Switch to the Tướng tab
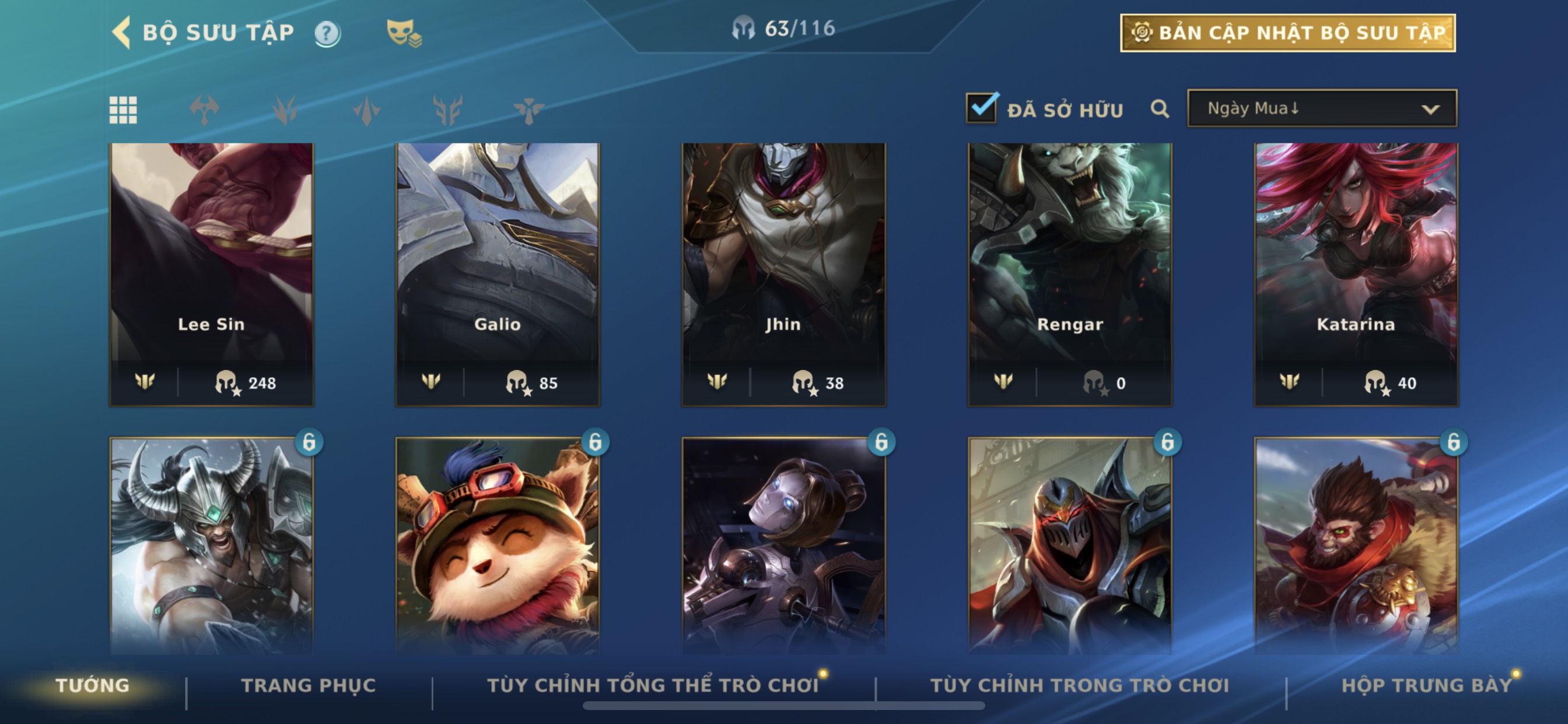This screenshot has width=1568, height=724. (93, 686)
